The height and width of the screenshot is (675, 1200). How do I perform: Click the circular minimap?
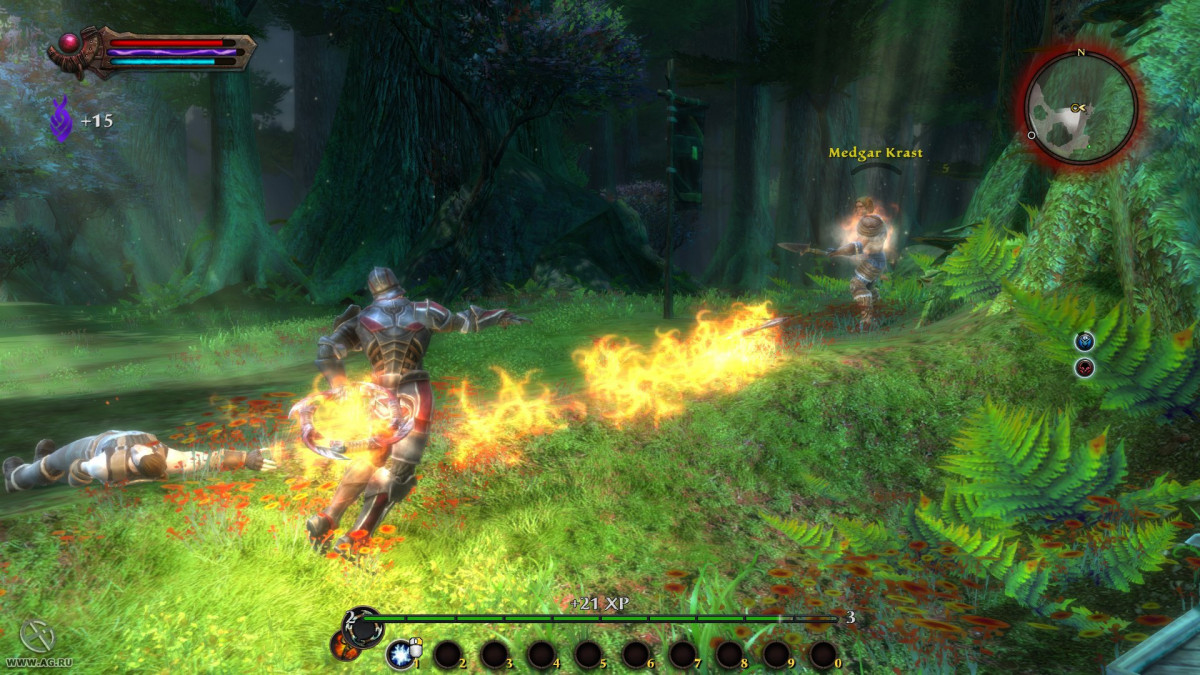click(x=1080, y=107)
